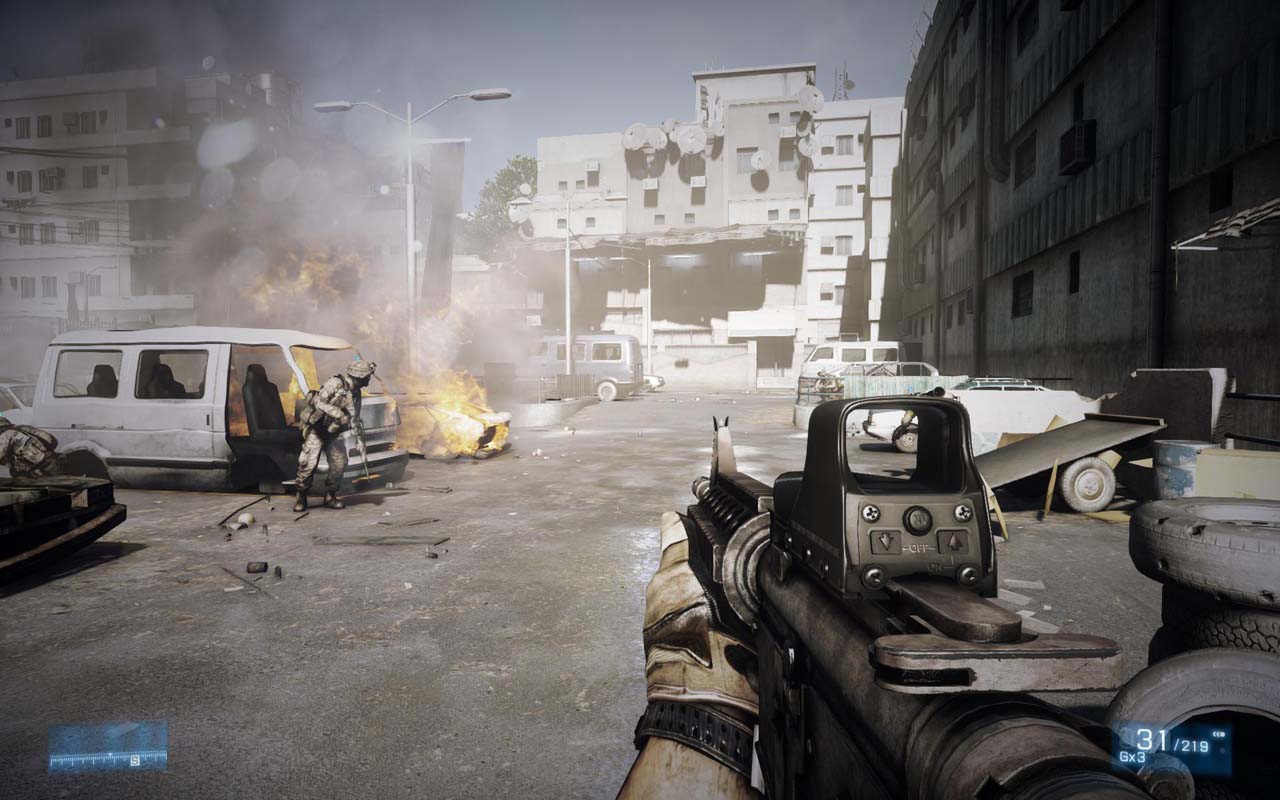Screen dimensions: 1280x800
Task: Click the fire-mode indicator icon beside ammo counter
Action: 1218,734
